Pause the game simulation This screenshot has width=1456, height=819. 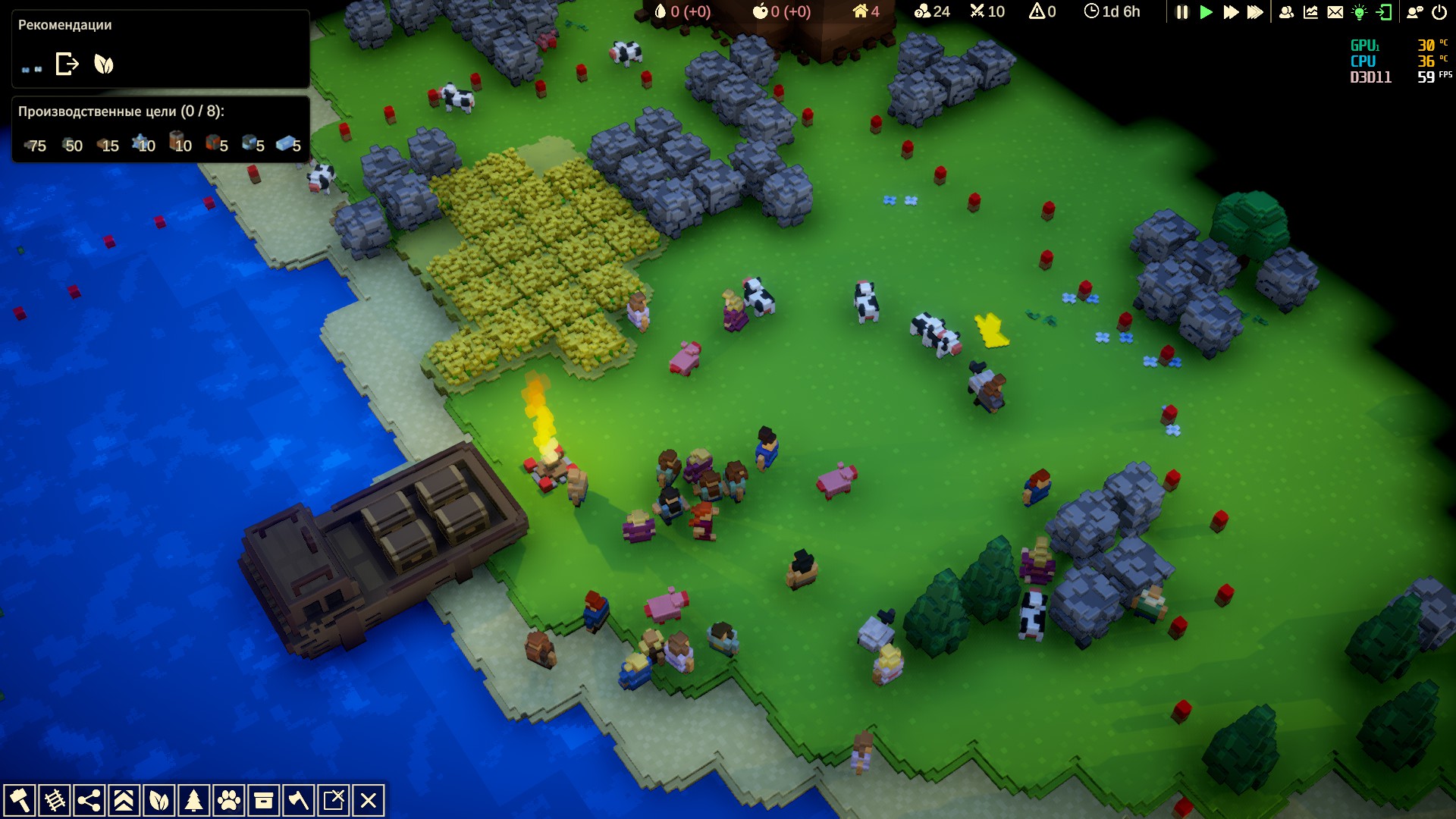tap(1181, 12)
